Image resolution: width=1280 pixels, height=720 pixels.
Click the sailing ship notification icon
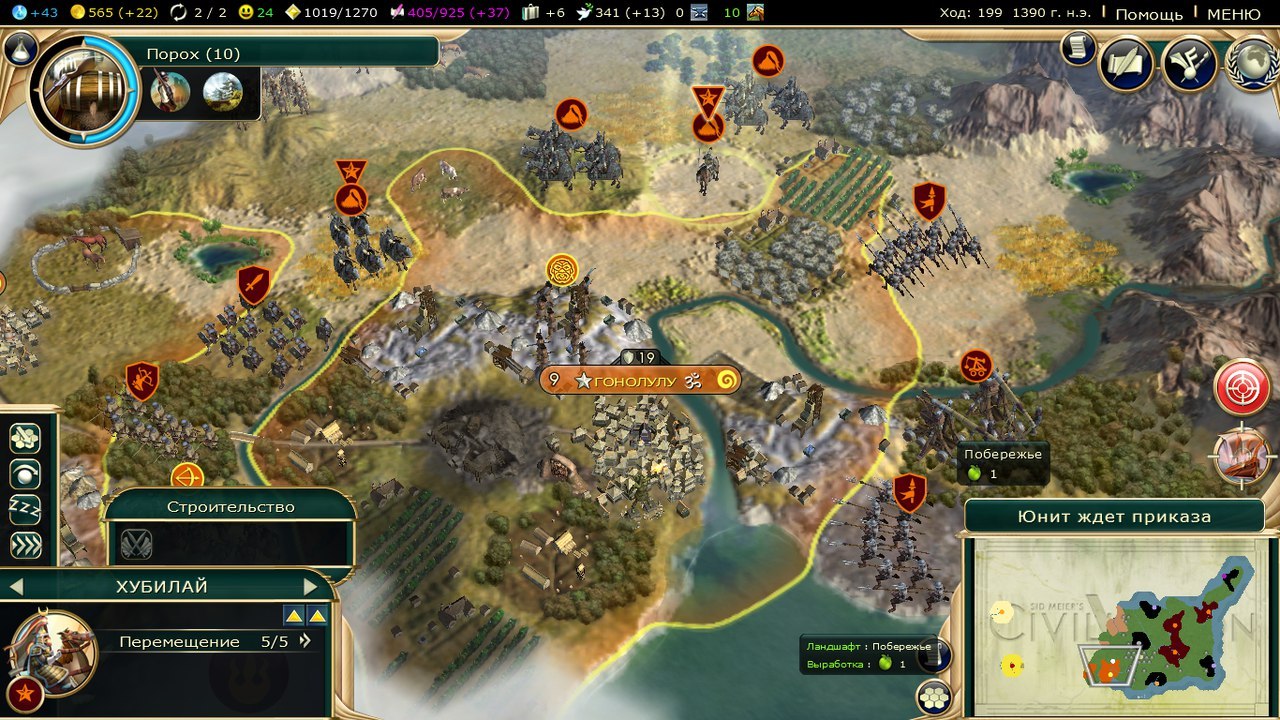point(1242,456)
